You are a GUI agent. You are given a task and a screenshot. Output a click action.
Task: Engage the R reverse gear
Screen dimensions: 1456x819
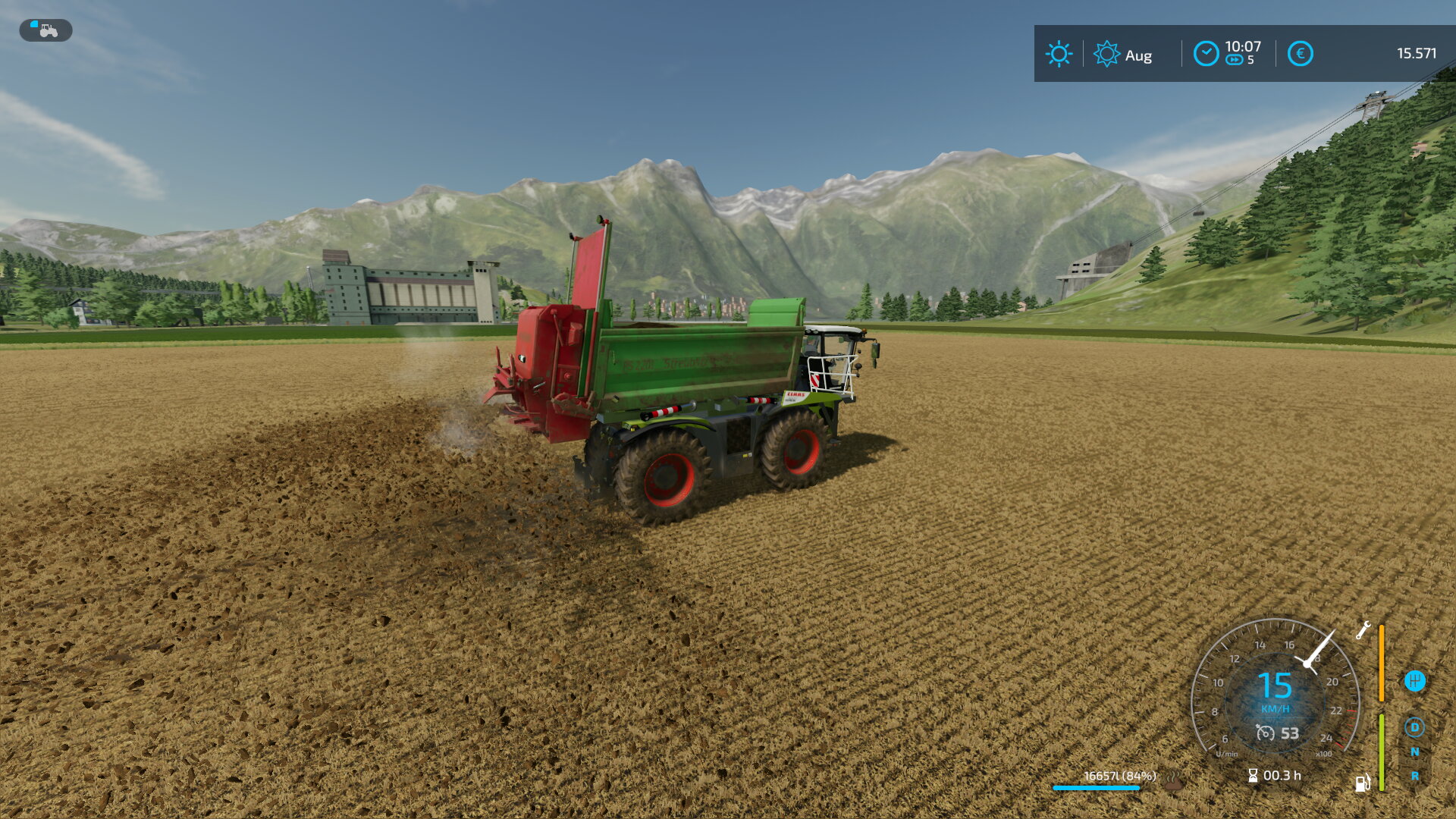click(x=1414, y=777)
